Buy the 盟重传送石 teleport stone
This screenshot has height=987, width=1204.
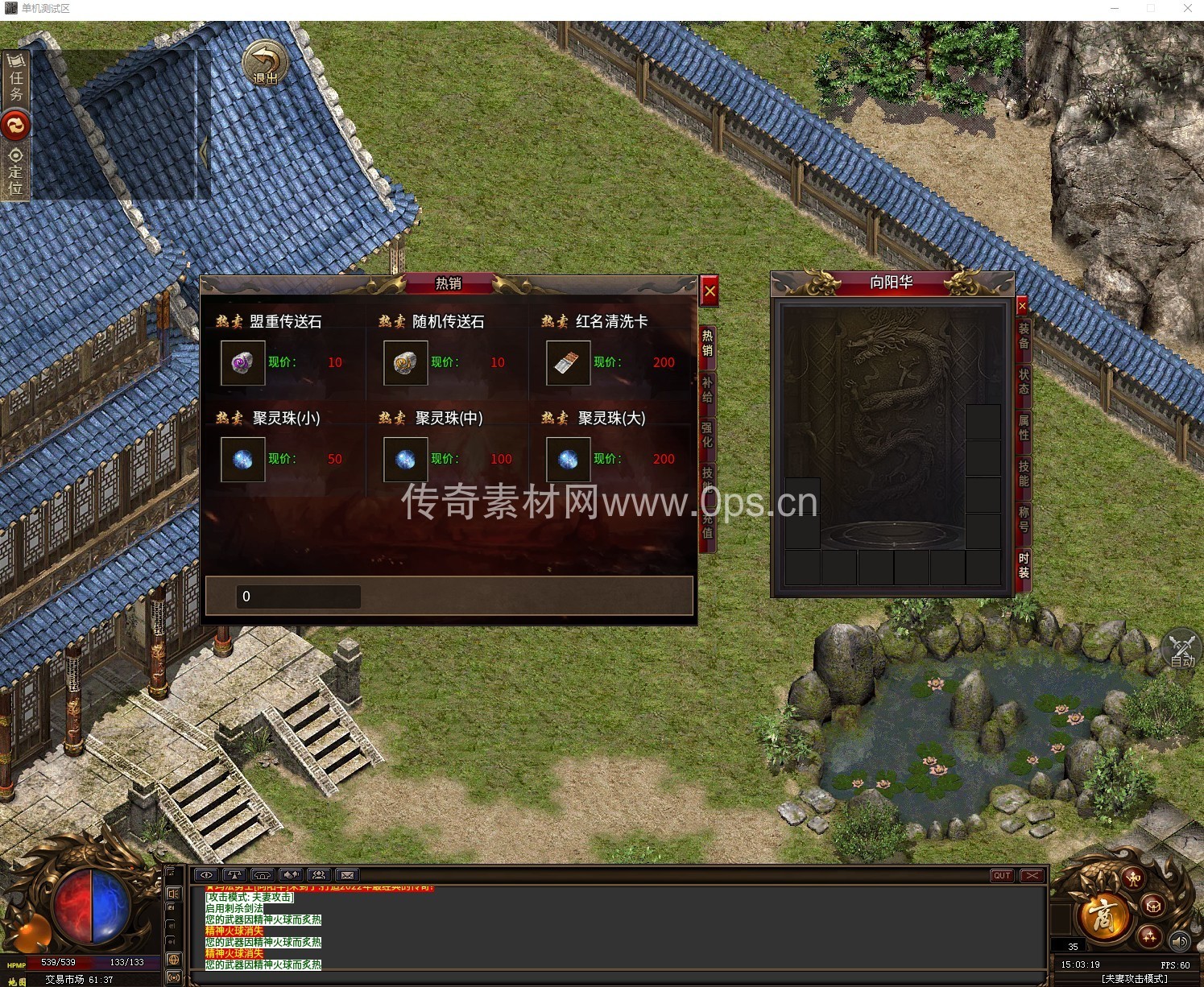point(243,363)
